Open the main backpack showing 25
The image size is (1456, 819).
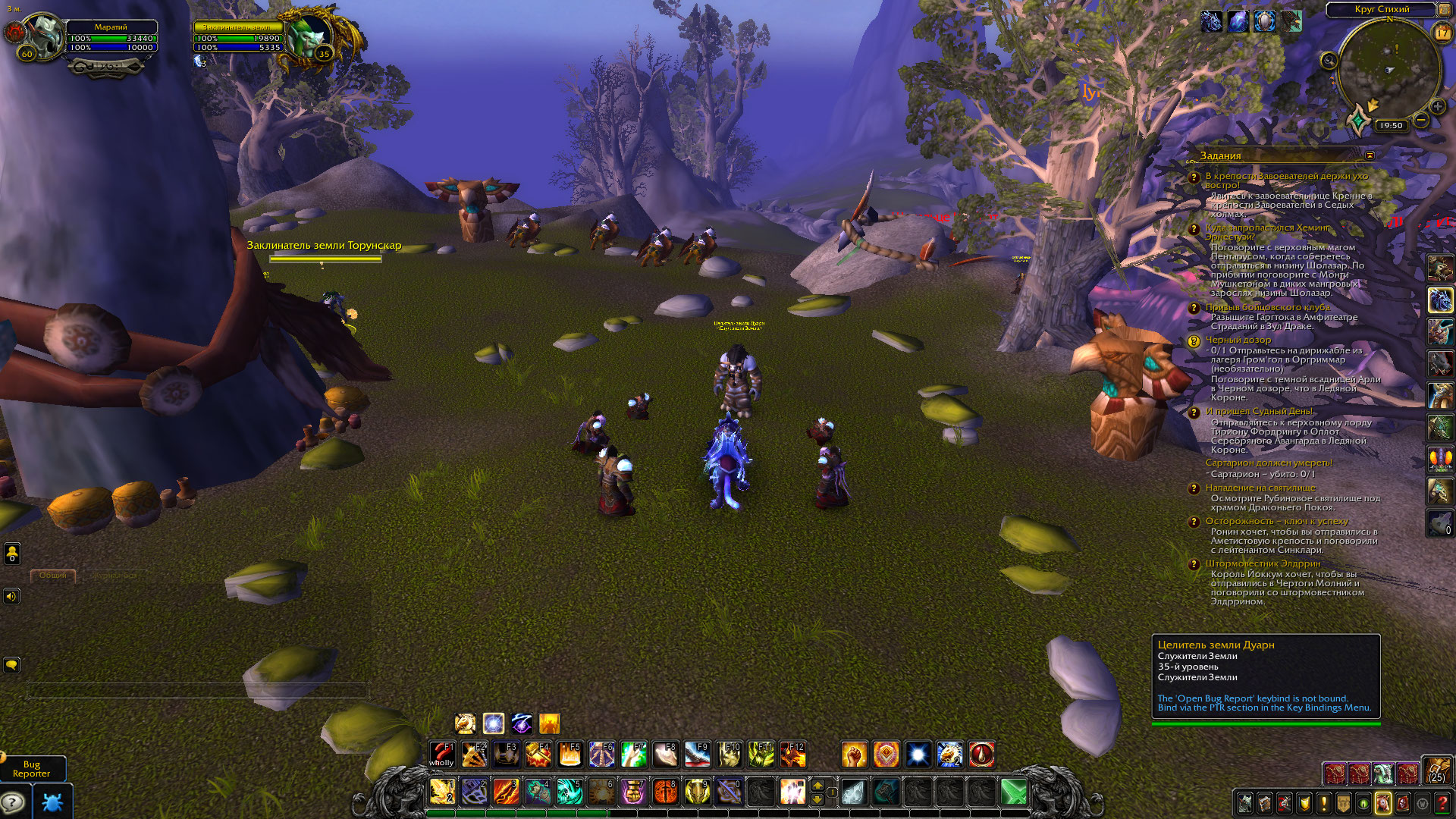click(x=1436, y=770)
